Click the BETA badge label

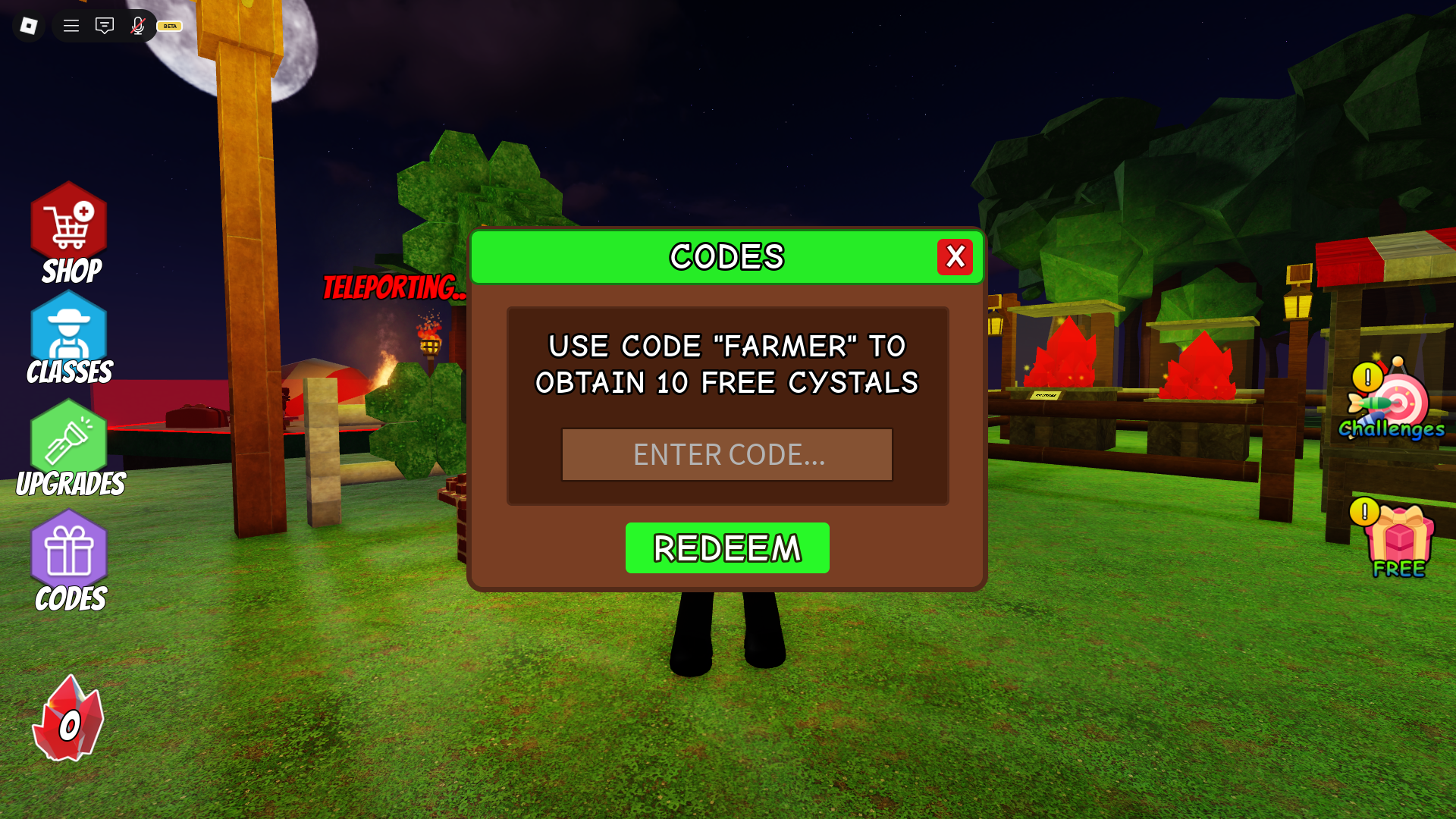[x=168, y=25]
